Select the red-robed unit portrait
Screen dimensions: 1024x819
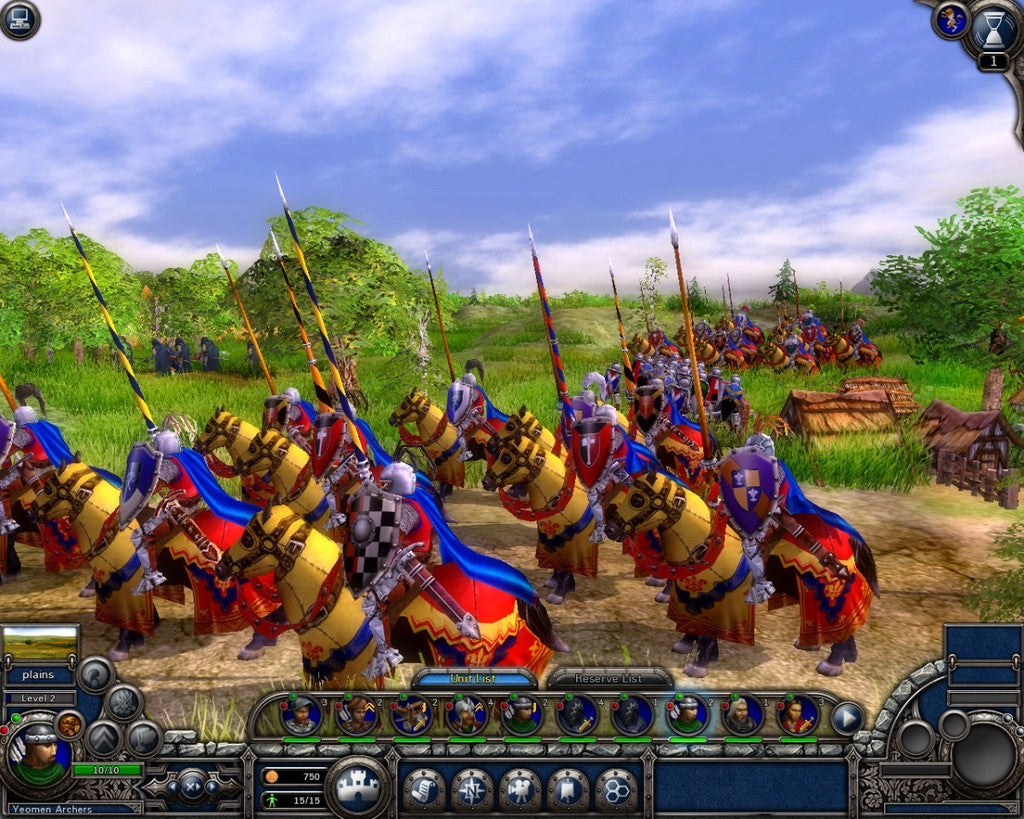[x=796, y=715]
